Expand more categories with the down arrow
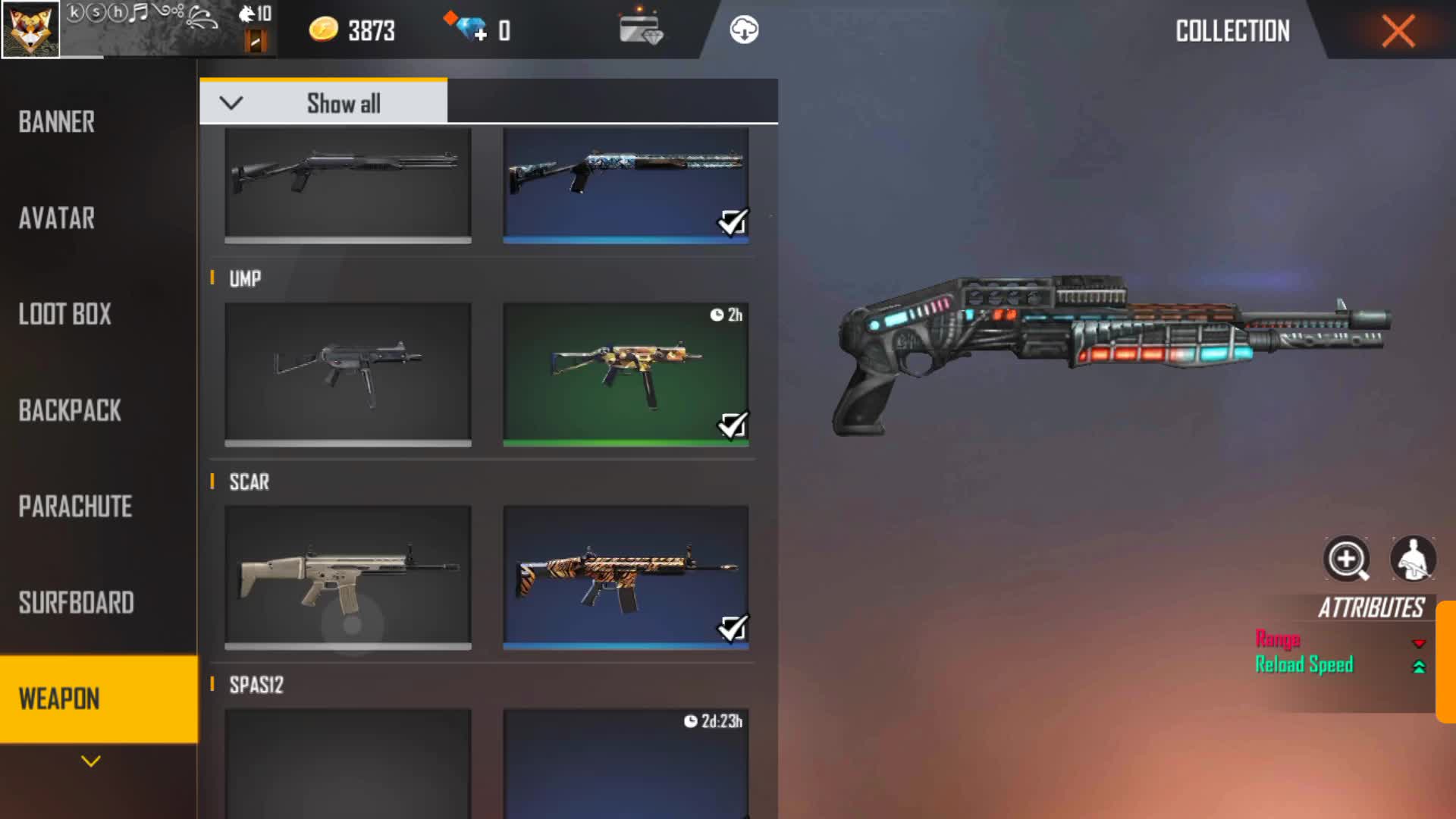The image size is (1456, 819). click(x=91, y=761)
